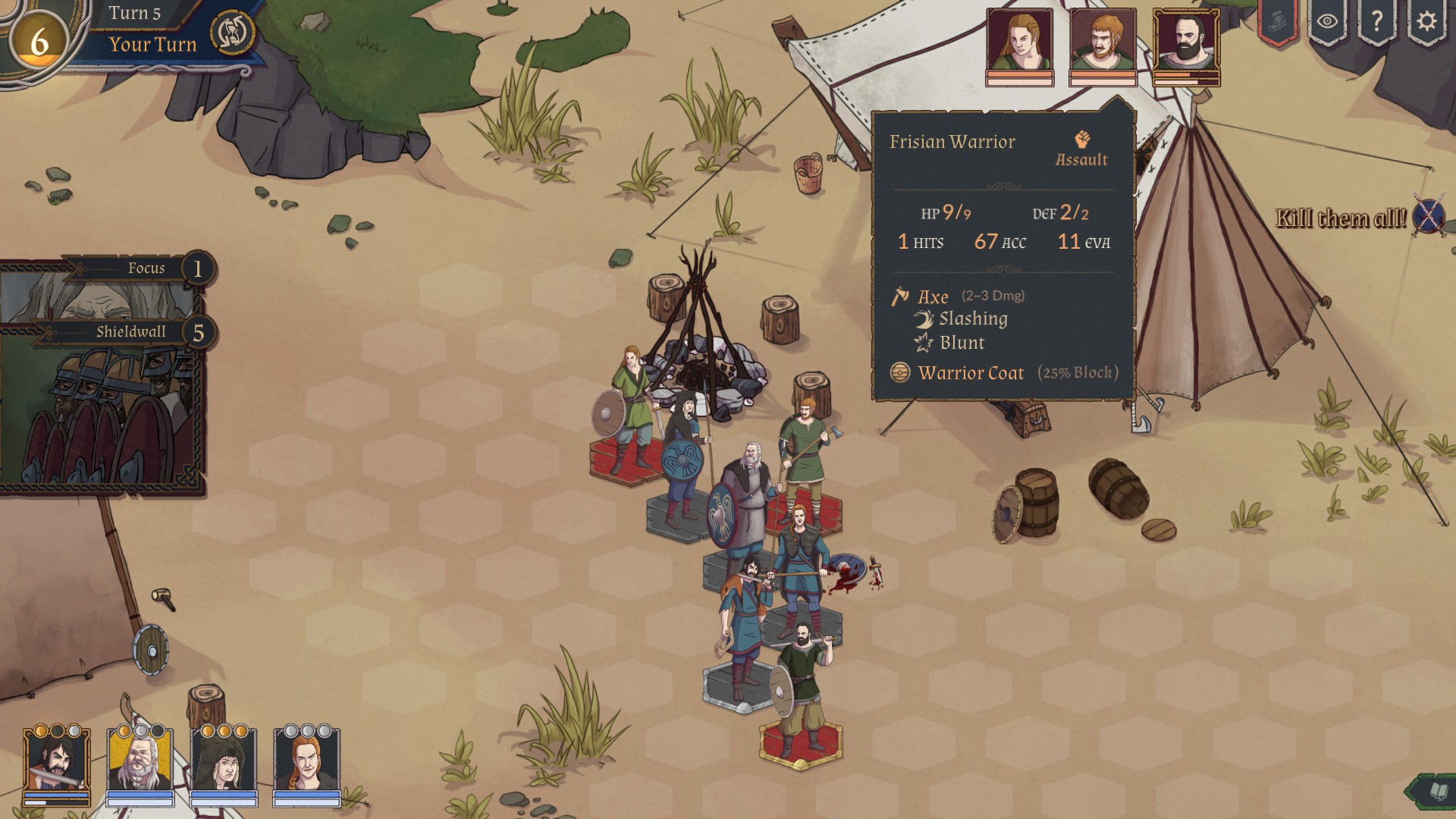Select the red-haired mustached enemy portrait
Screen dimensions: 1456x819
(1103, 44)
